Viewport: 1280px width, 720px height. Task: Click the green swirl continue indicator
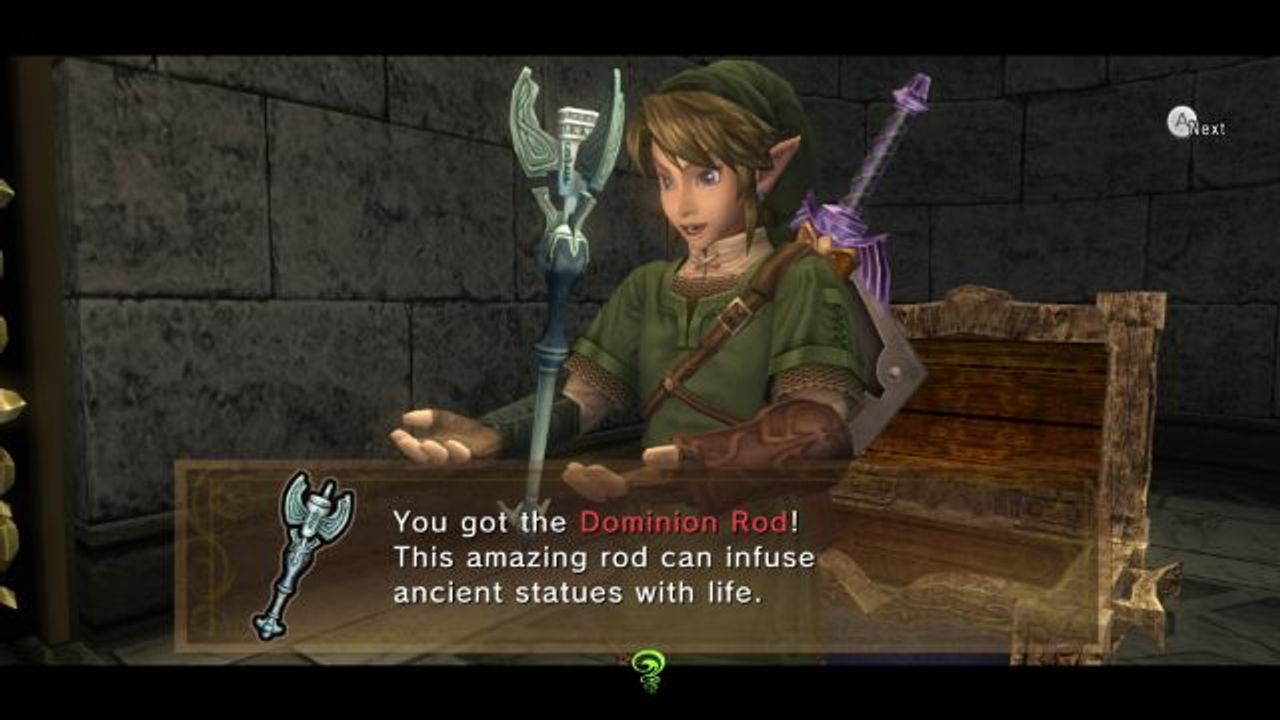(646, 667)
